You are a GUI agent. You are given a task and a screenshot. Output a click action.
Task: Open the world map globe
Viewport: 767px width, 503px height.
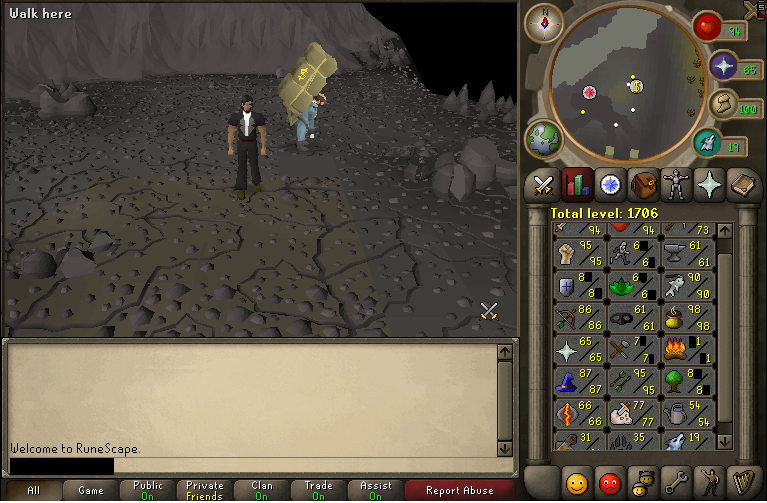543,137
